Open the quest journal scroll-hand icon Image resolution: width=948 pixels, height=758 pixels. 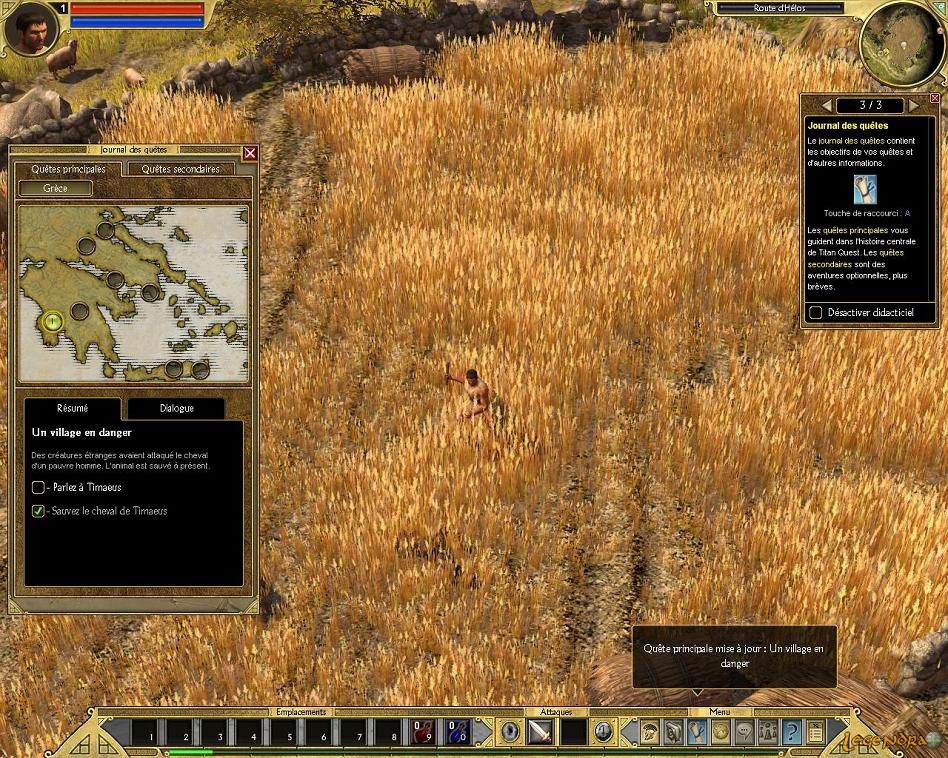point(696,732)
